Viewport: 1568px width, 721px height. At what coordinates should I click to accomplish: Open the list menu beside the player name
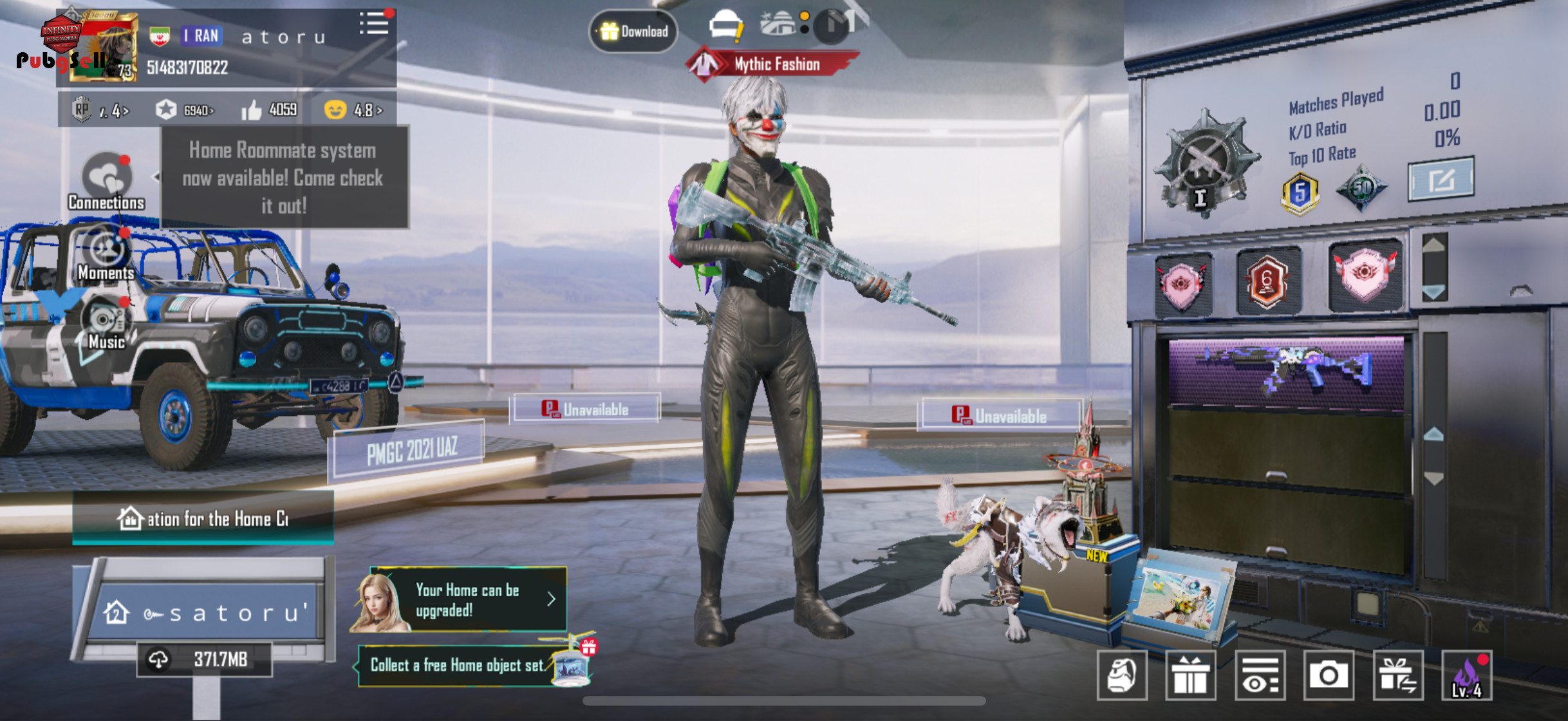(x=374, y=24)
